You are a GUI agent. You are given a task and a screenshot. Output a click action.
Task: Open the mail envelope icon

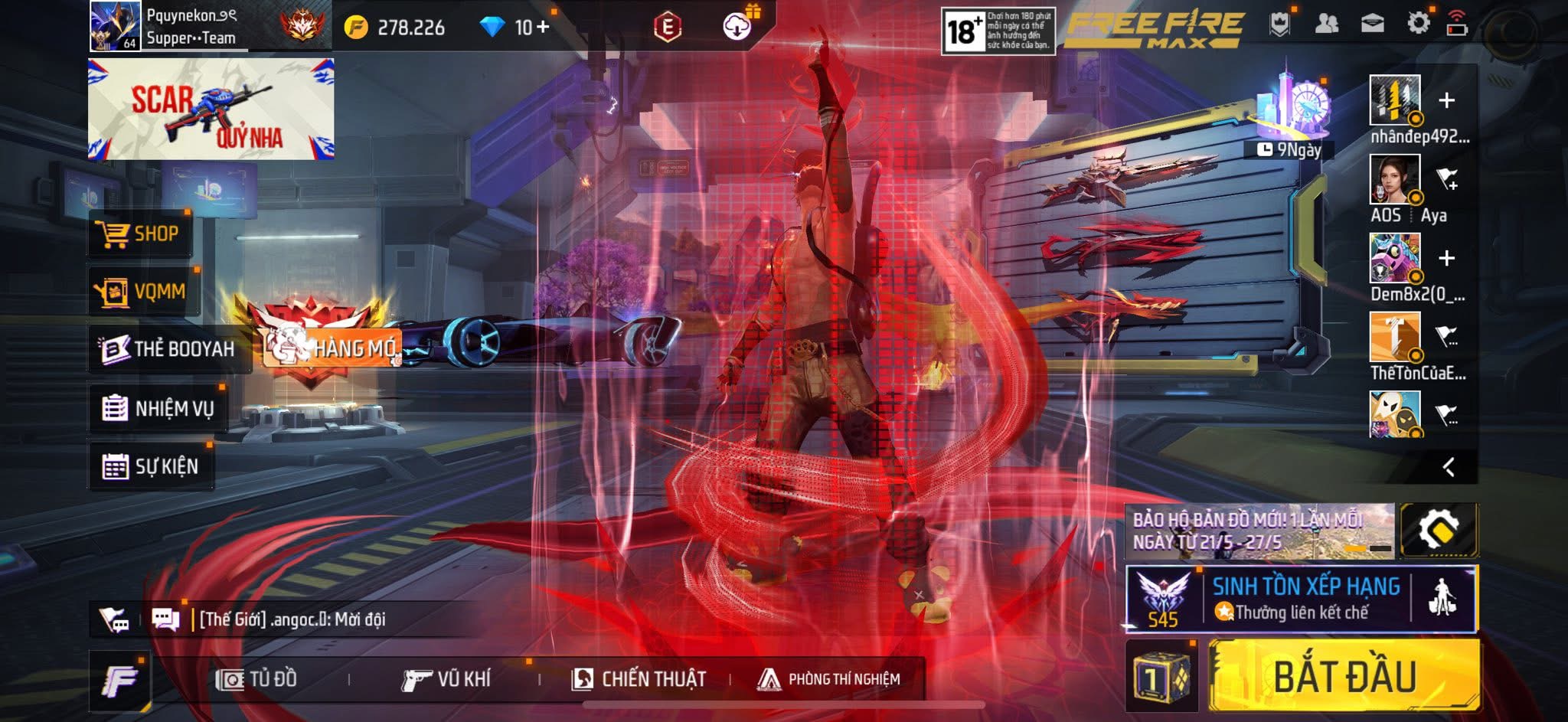point(1372,24)
